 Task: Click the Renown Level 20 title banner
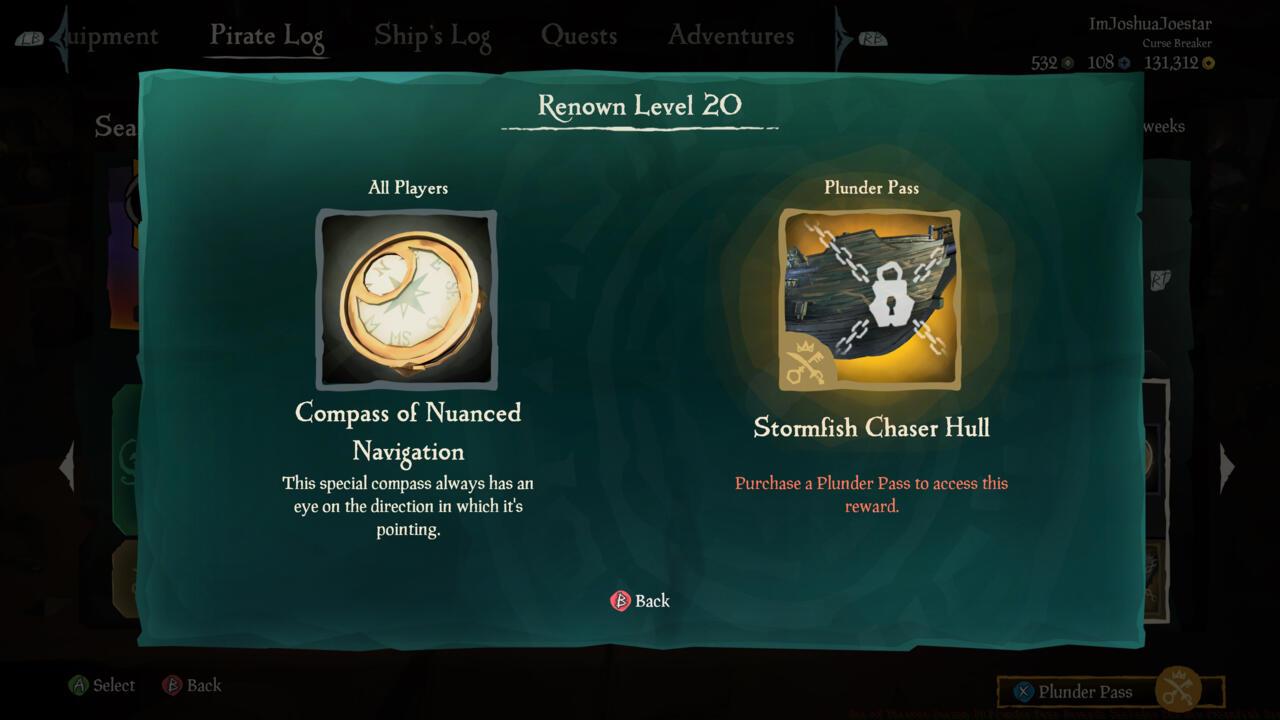[x=640, y=106]
